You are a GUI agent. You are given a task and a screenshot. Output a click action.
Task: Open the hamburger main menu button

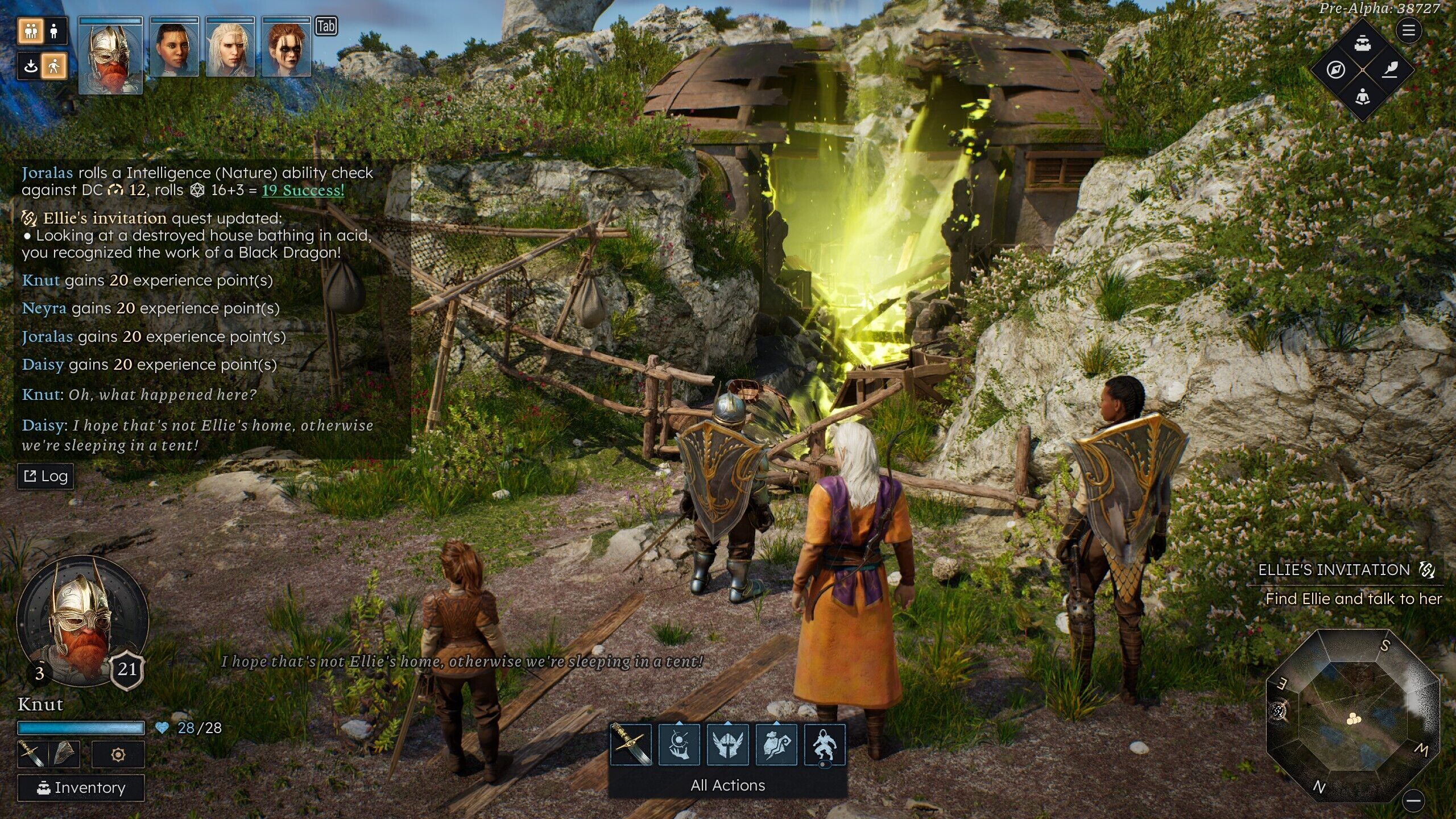point(1408,30)
